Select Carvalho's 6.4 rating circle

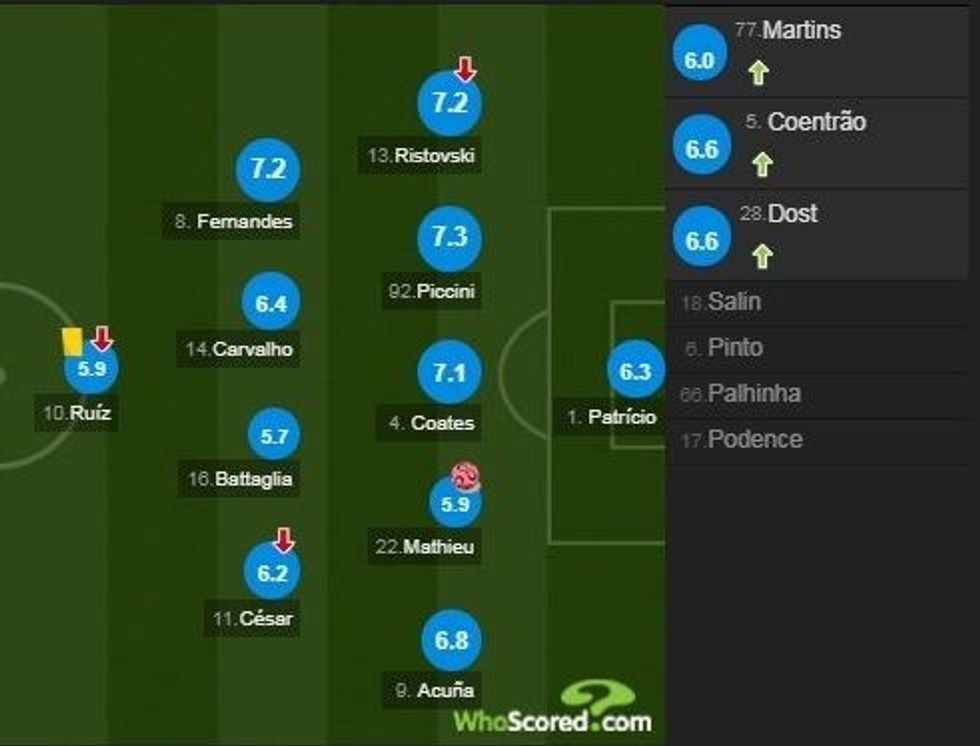pyautogui.click(x=271, y=305)
